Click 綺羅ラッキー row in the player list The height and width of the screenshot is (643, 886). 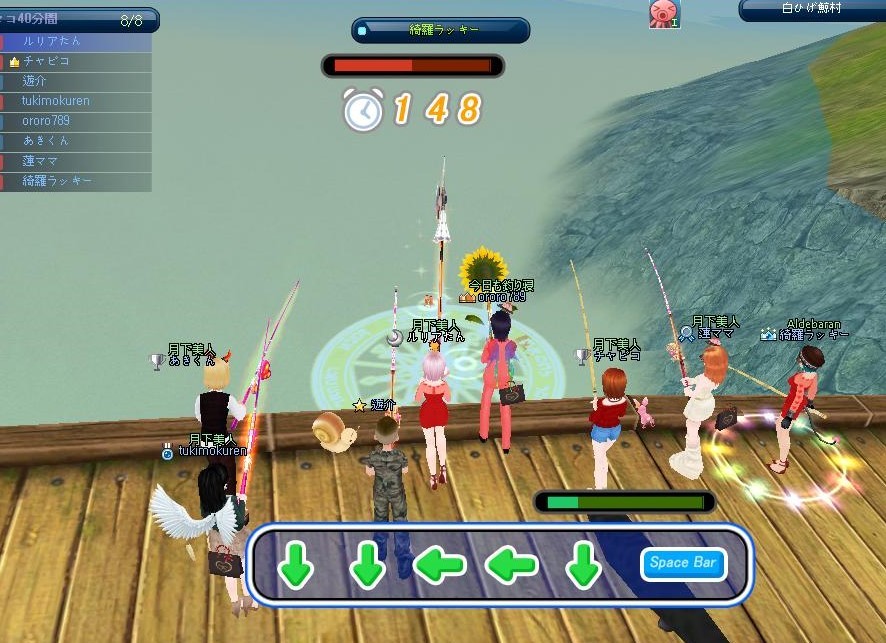(76, 181)
